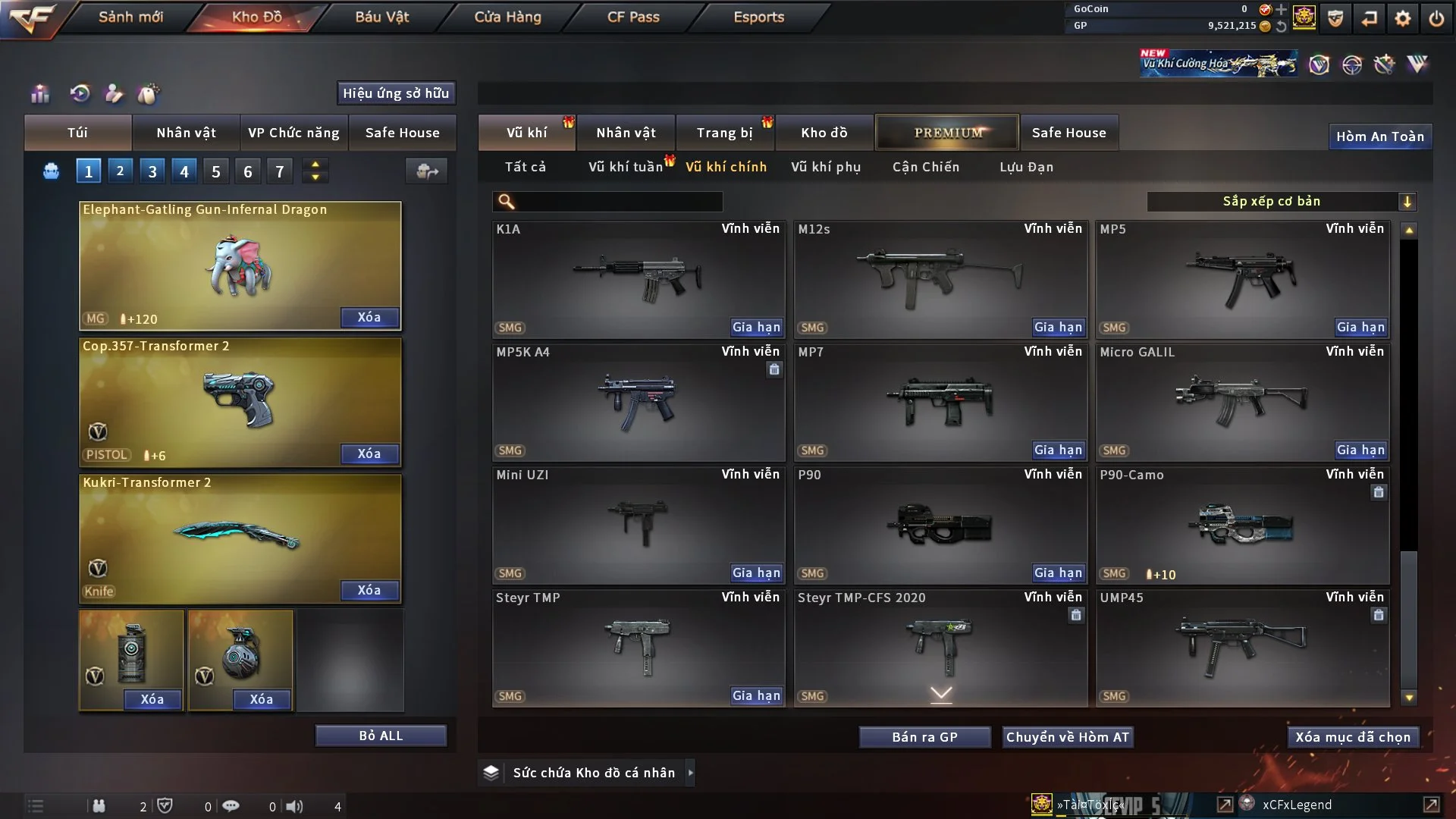Open the Báu Vật menu

[x=382, y=17]
